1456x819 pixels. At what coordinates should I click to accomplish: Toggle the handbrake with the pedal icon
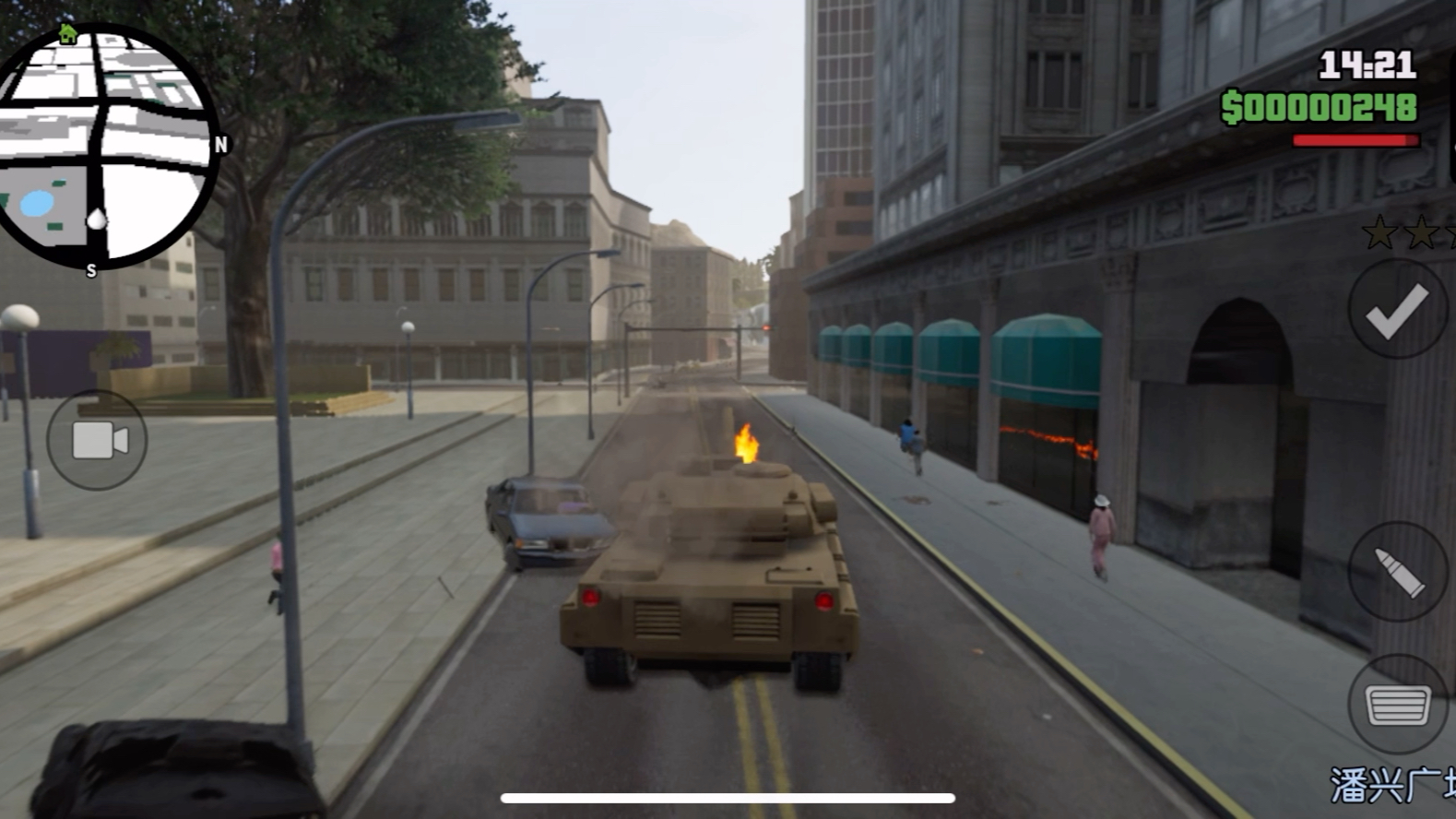click(x=1398, y=705)
